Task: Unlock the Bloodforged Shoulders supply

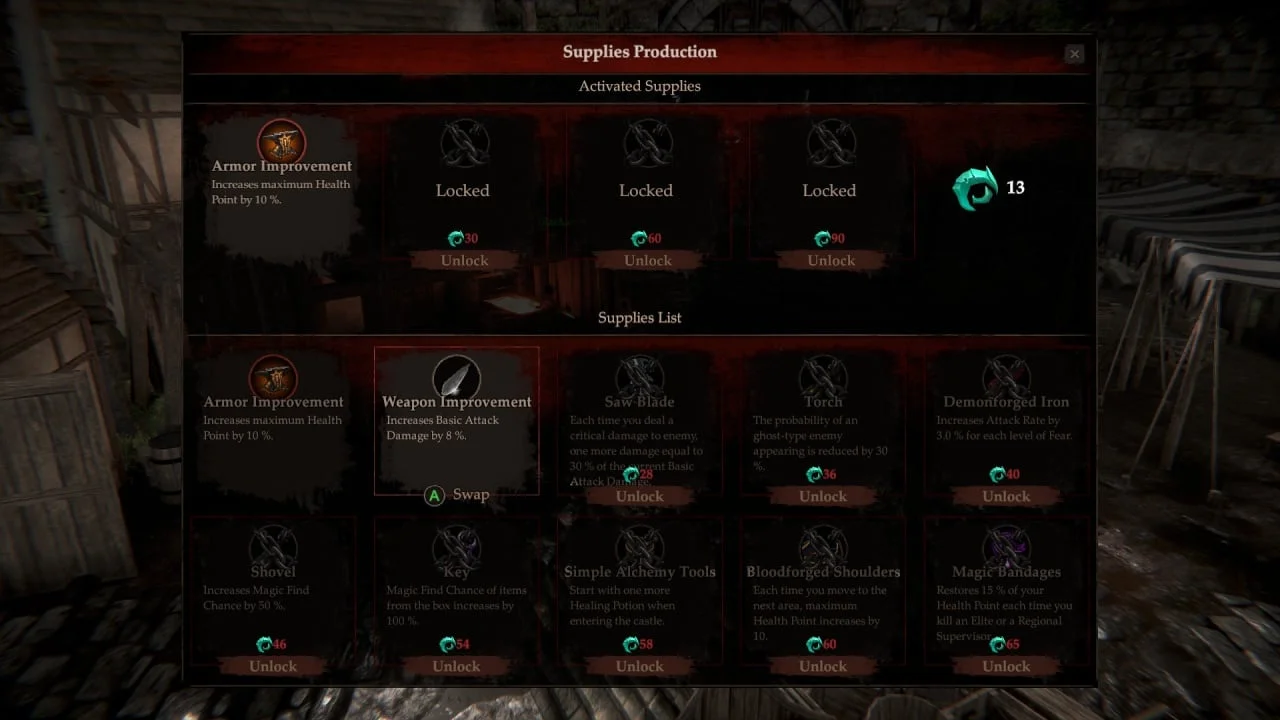Action: pos(823,666)
